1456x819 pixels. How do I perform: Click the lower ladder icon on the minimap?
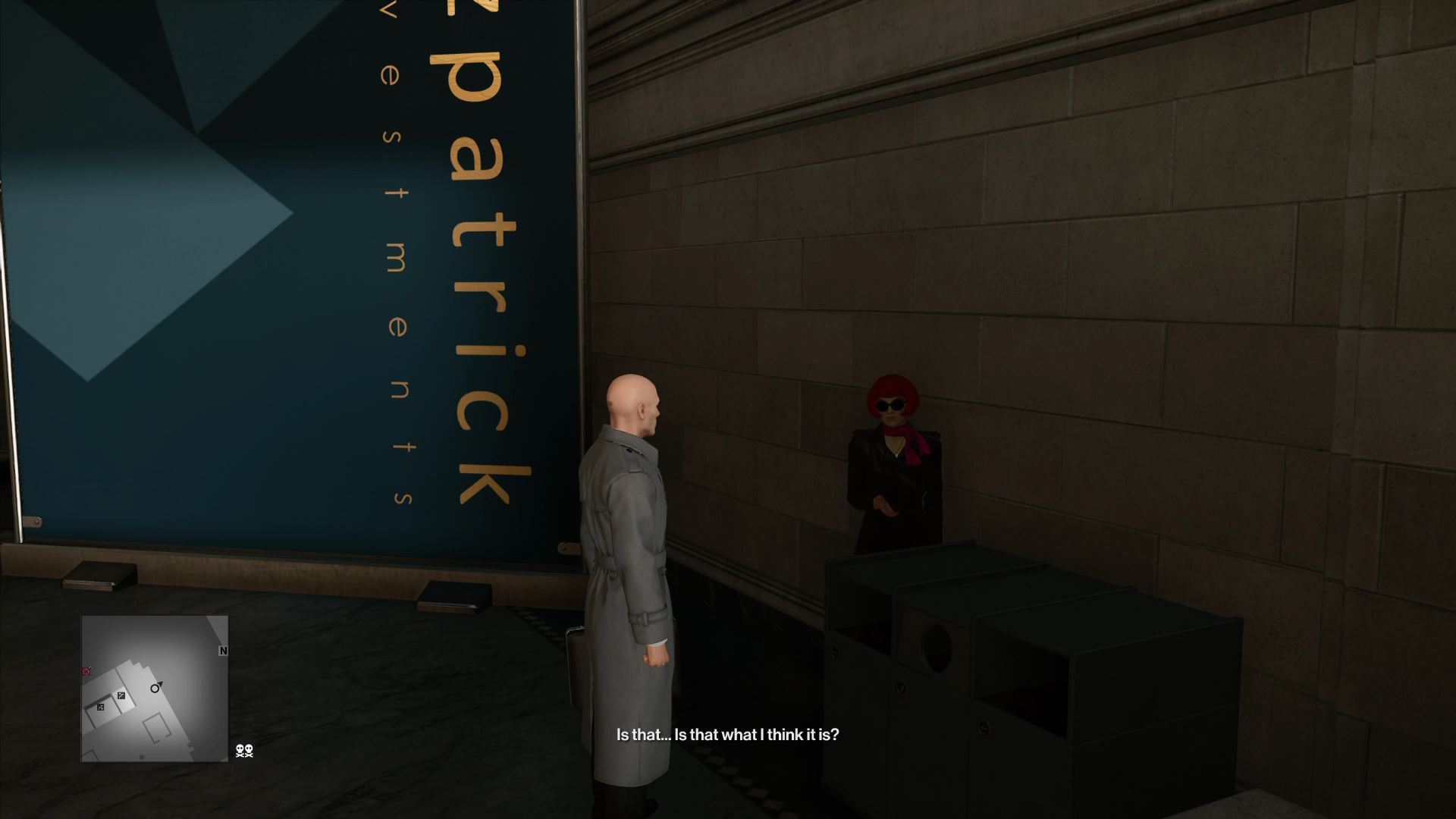tap(100, 708)
